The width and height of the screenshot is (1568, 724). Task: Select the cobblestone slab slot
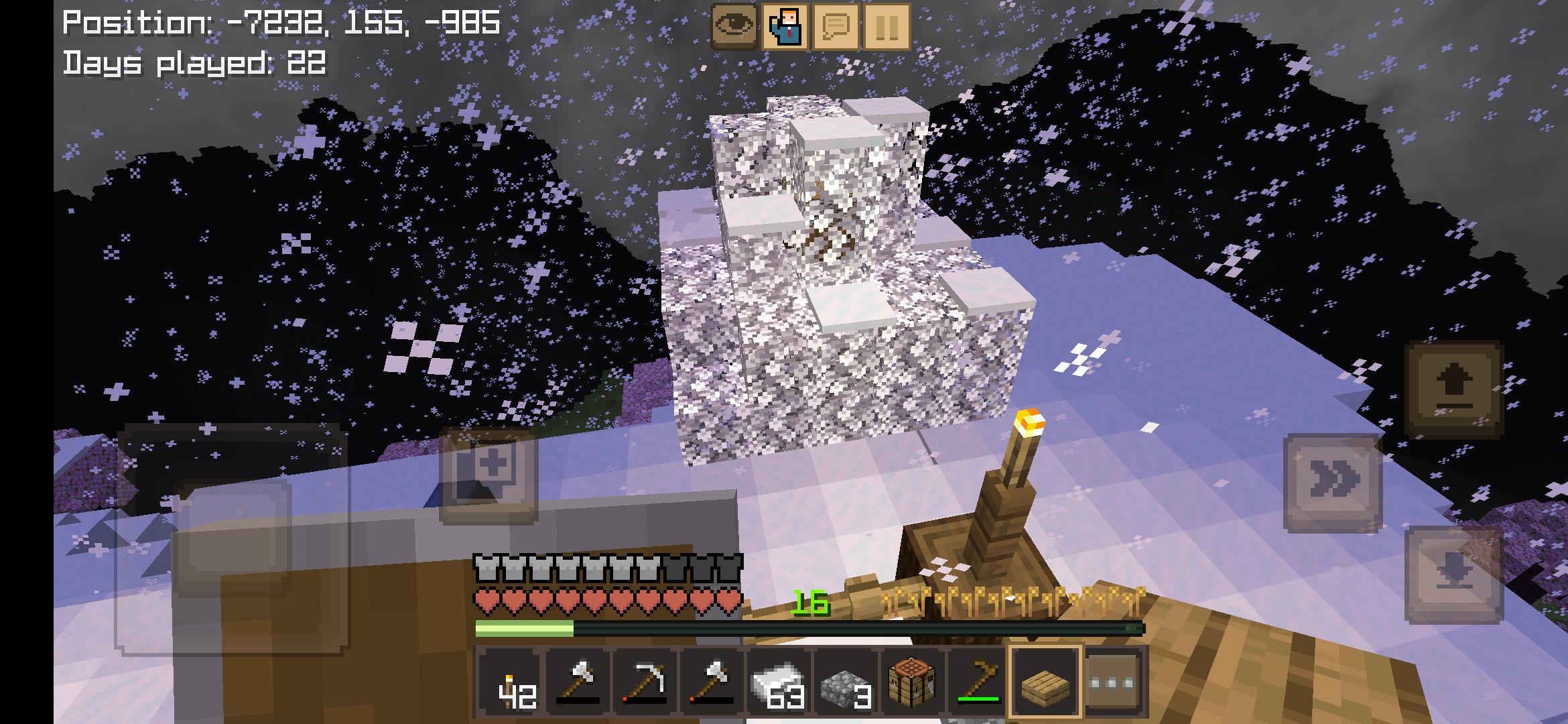coord(844,682)
